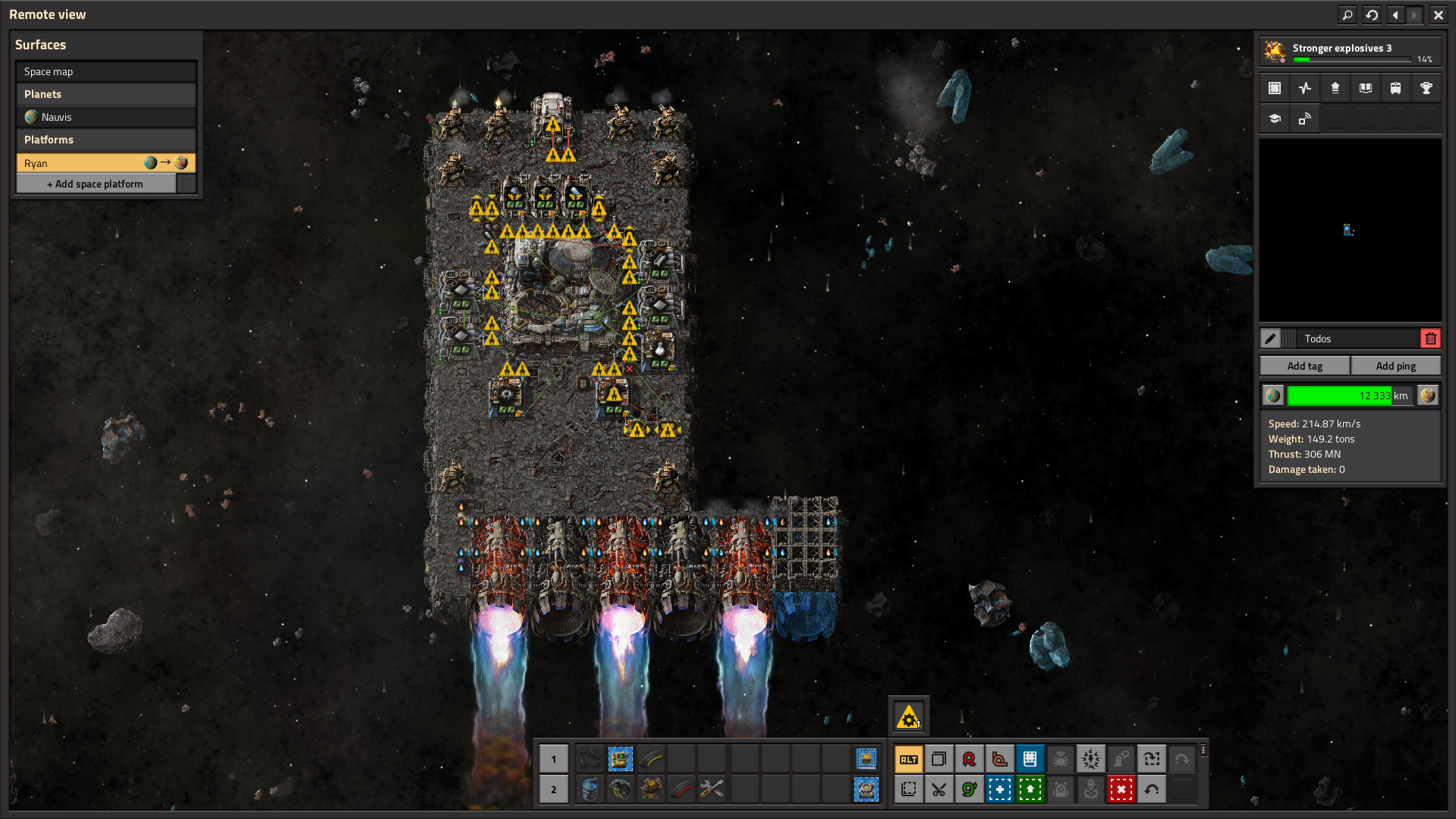View the achievements trophy
This screenshot has width=1456, height=819.
tap(1426, 87)
